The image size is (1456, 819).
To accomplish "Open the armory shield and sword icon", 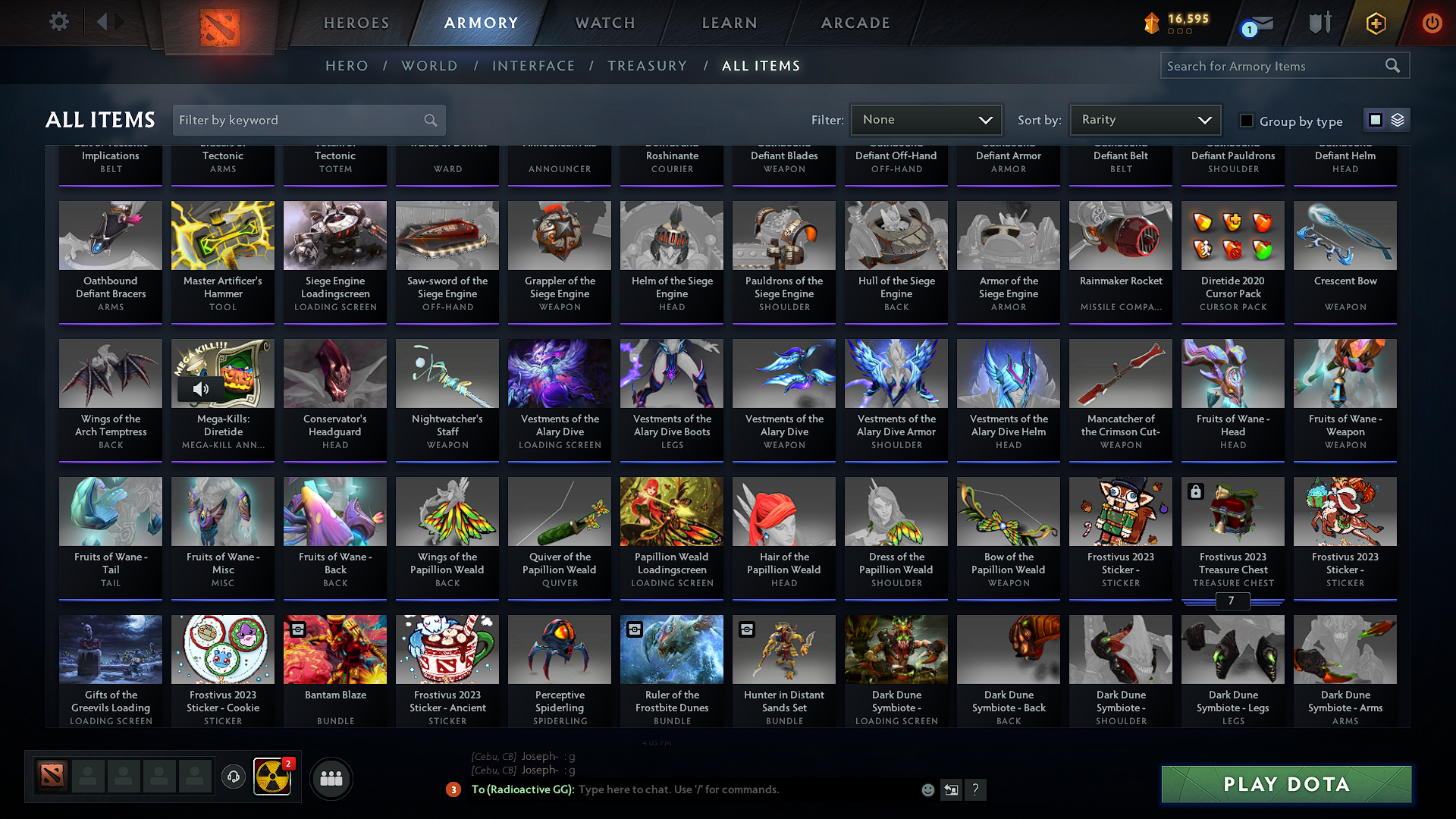I will (1319, 24).
